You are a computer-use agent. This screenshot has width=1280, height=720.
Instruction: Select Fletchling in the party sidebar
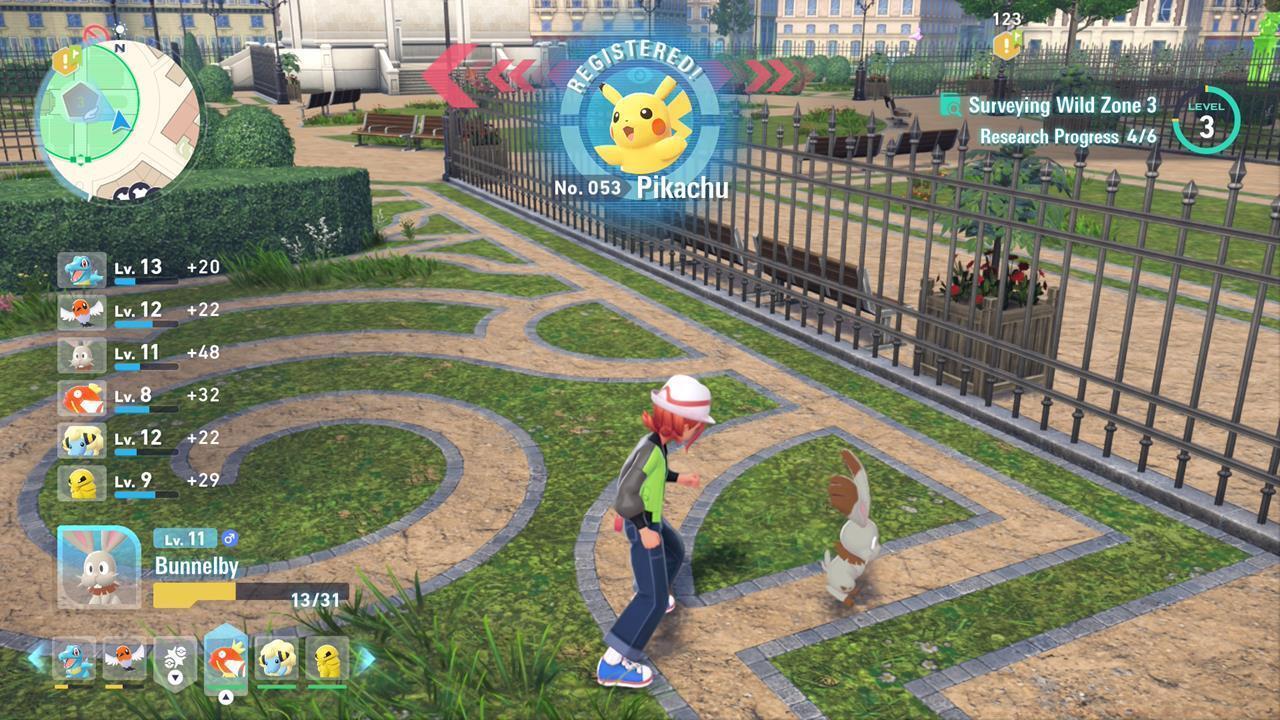[82, 310]
